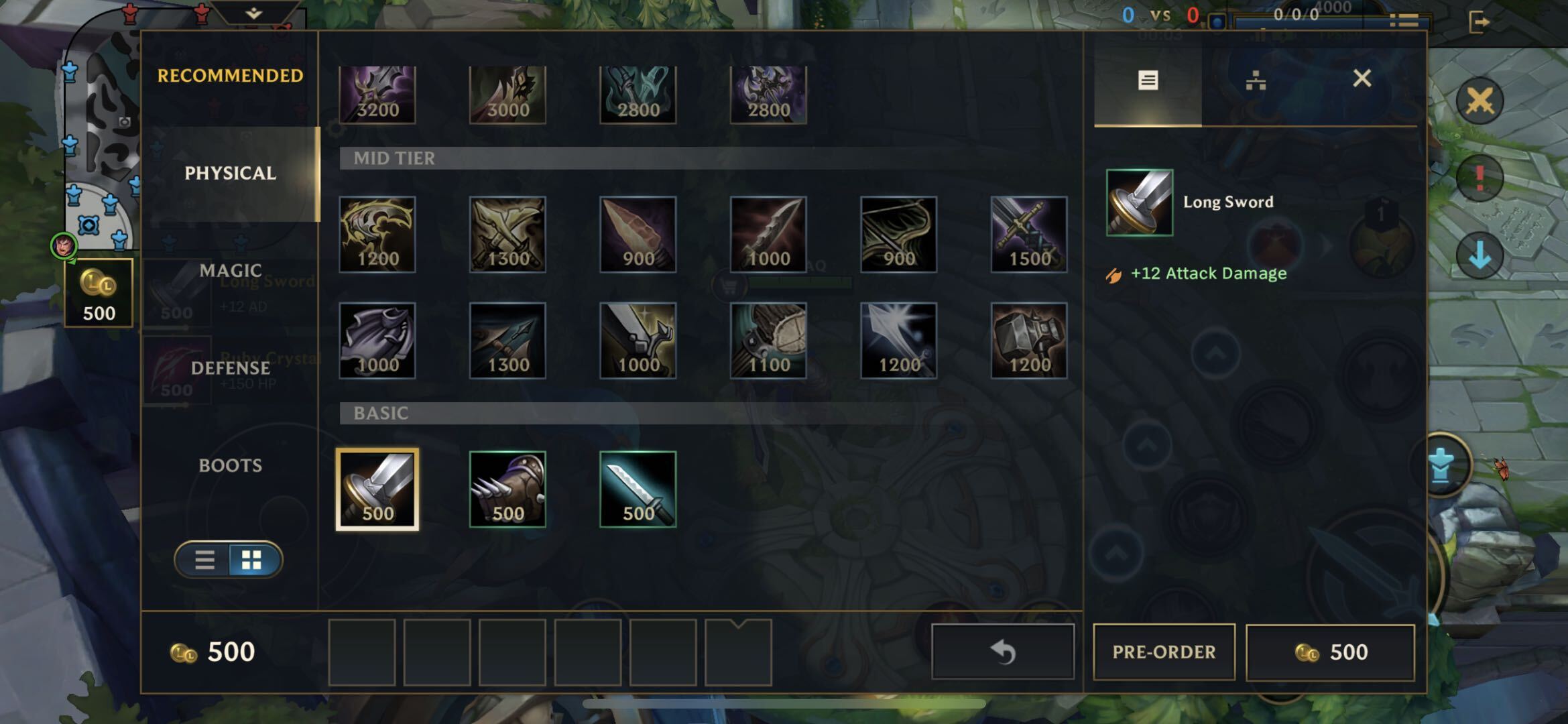Select the 1500 gold crossed swords item
This screenshot has width=1568, height=724.
tap(1028, 235)
